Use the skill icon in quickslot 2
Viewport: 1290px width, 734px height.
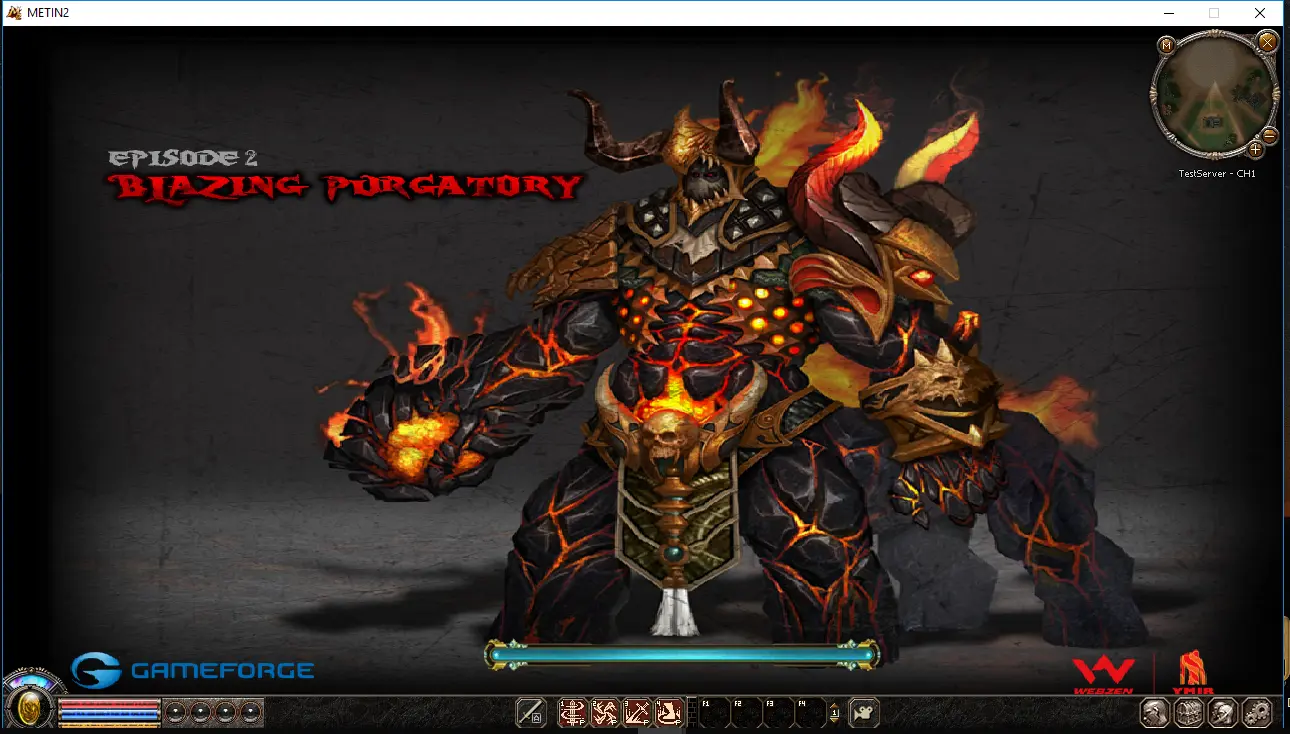[604, 712]
